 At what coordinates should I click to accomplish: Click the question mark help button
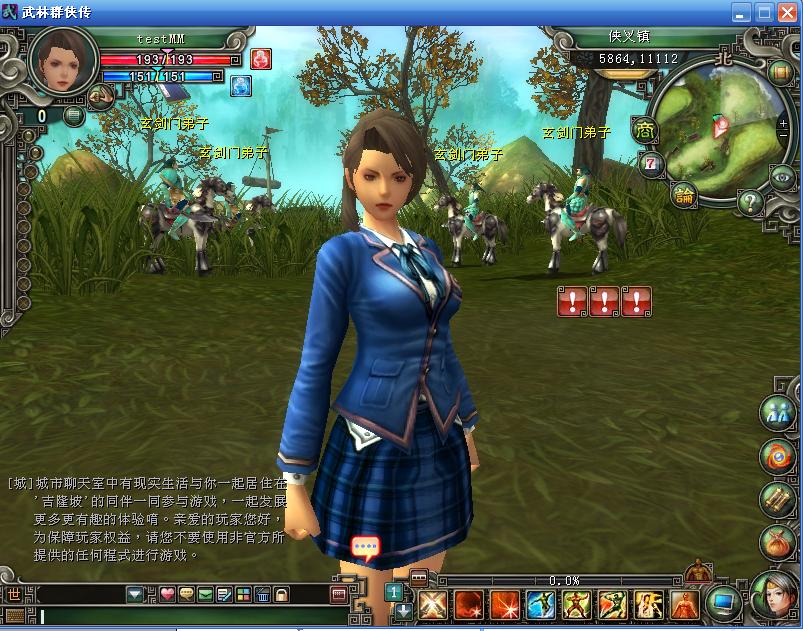(751, 201)
